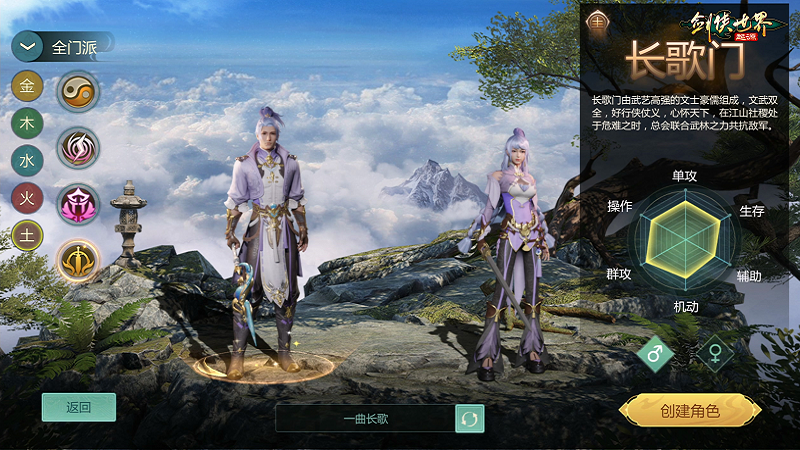
Task: Filter sects by 水 element
Action: coord(27,160)
